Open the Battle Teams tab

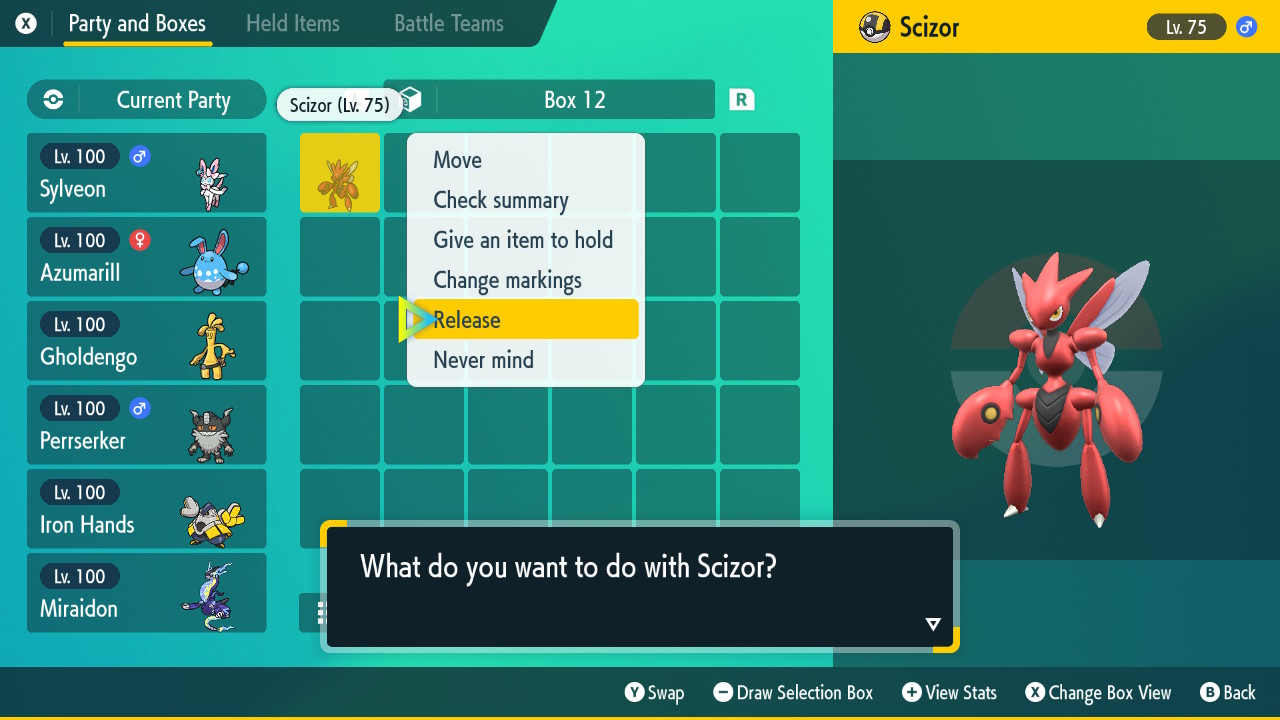[x=447, y=23]
